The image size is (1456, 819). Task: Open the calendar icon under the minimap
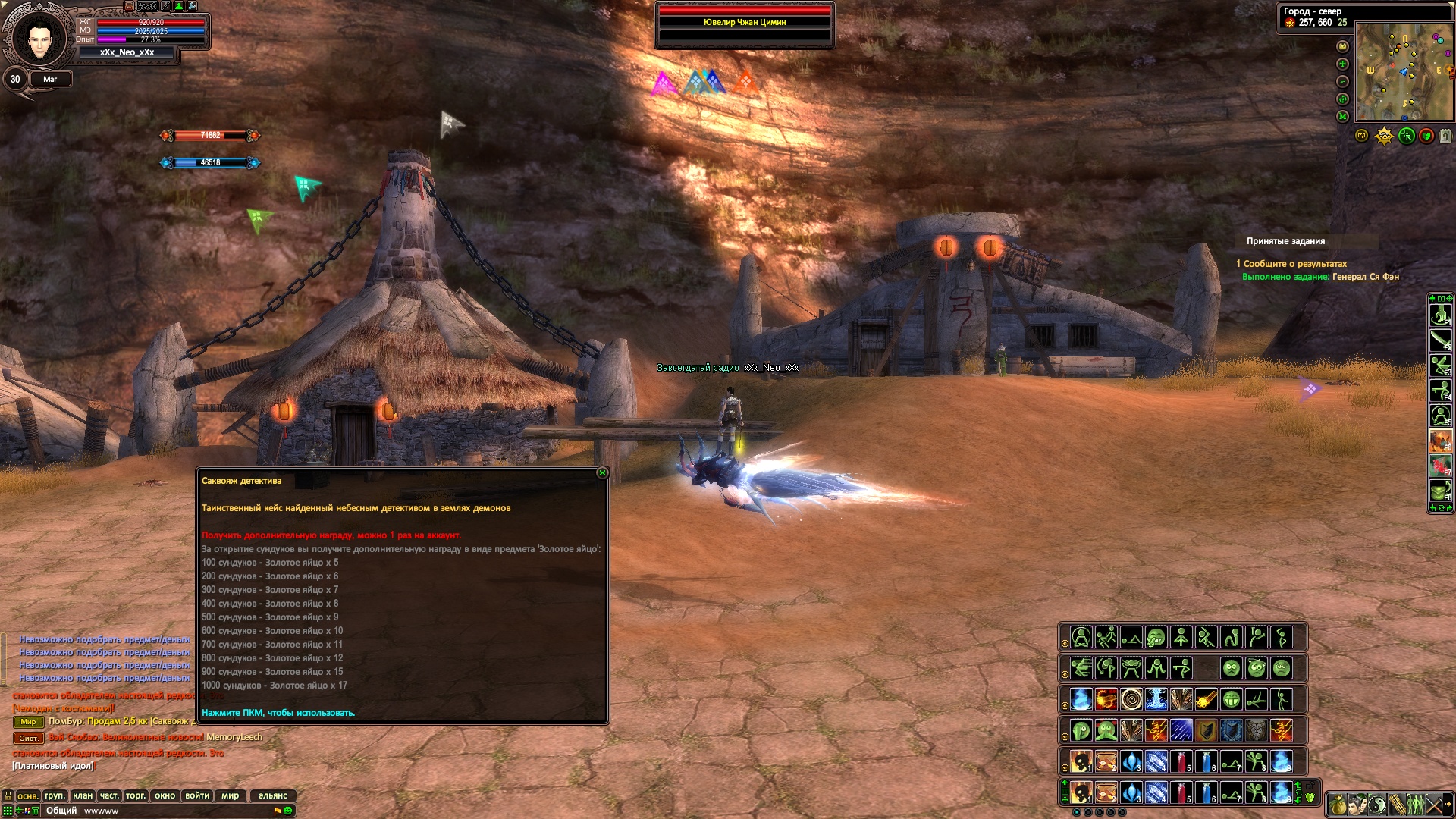point(1445,136)
